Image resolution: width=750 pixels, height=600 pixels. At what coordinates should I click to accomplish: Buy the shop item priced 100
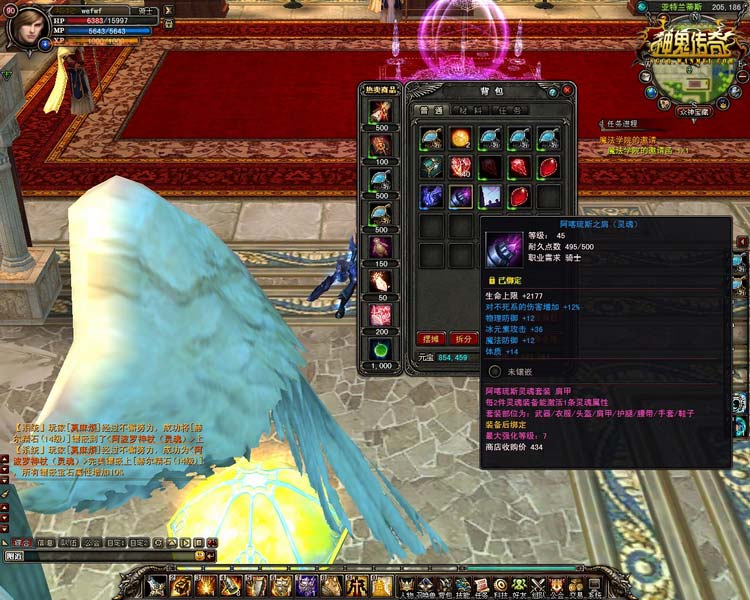(x=381, y=144)
